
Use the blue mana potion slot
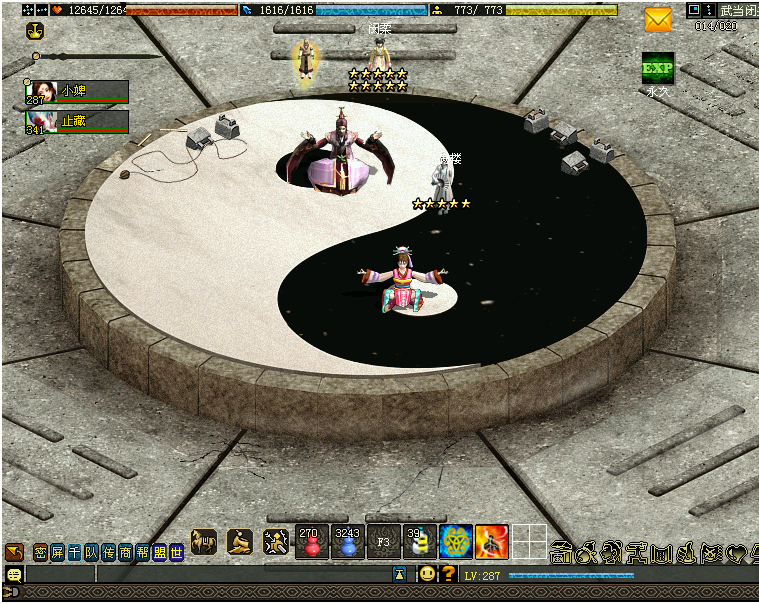347,542
